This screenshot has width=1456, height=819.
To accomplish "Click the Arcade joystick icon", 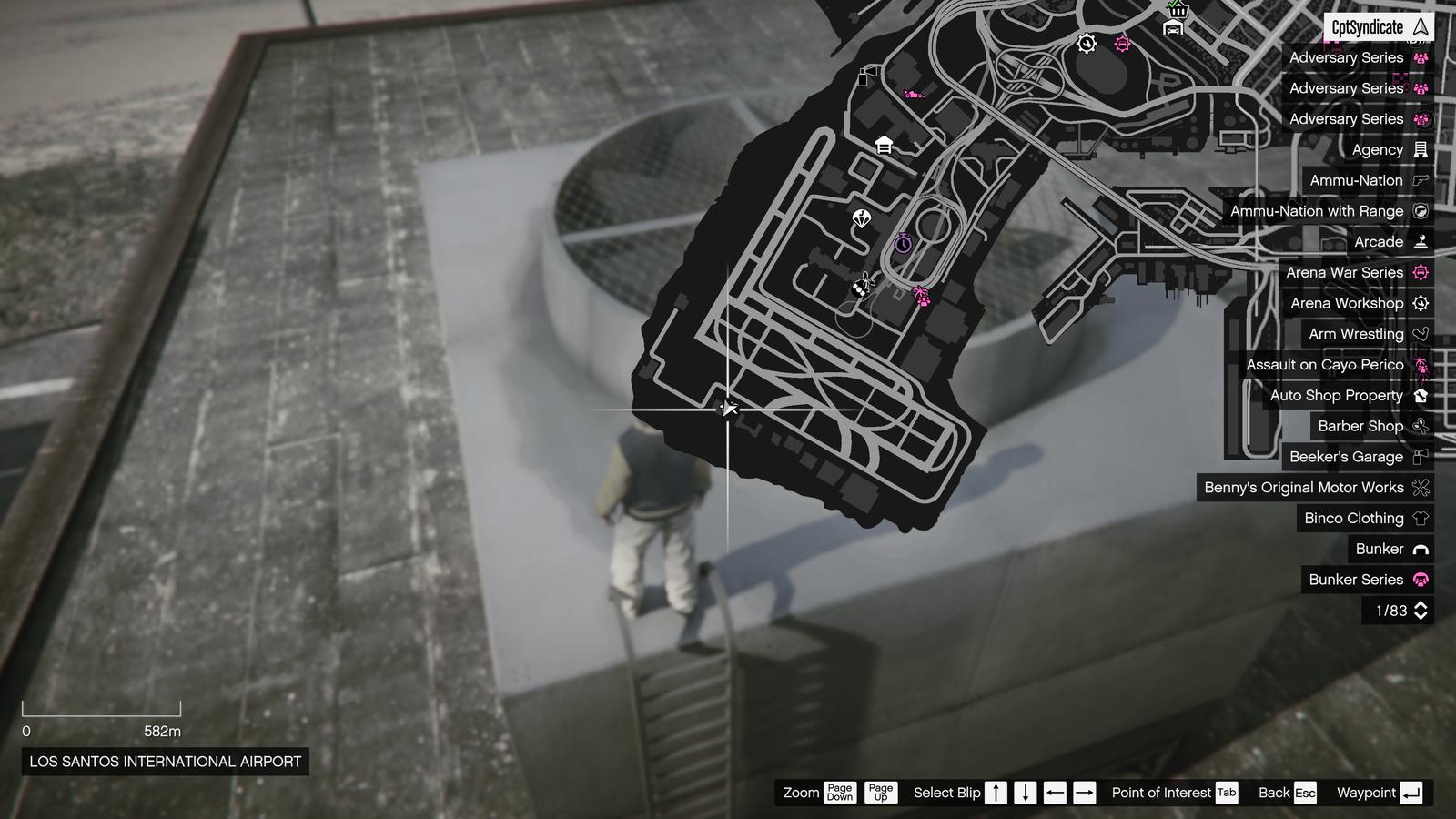I will (x=1420, y=241).
